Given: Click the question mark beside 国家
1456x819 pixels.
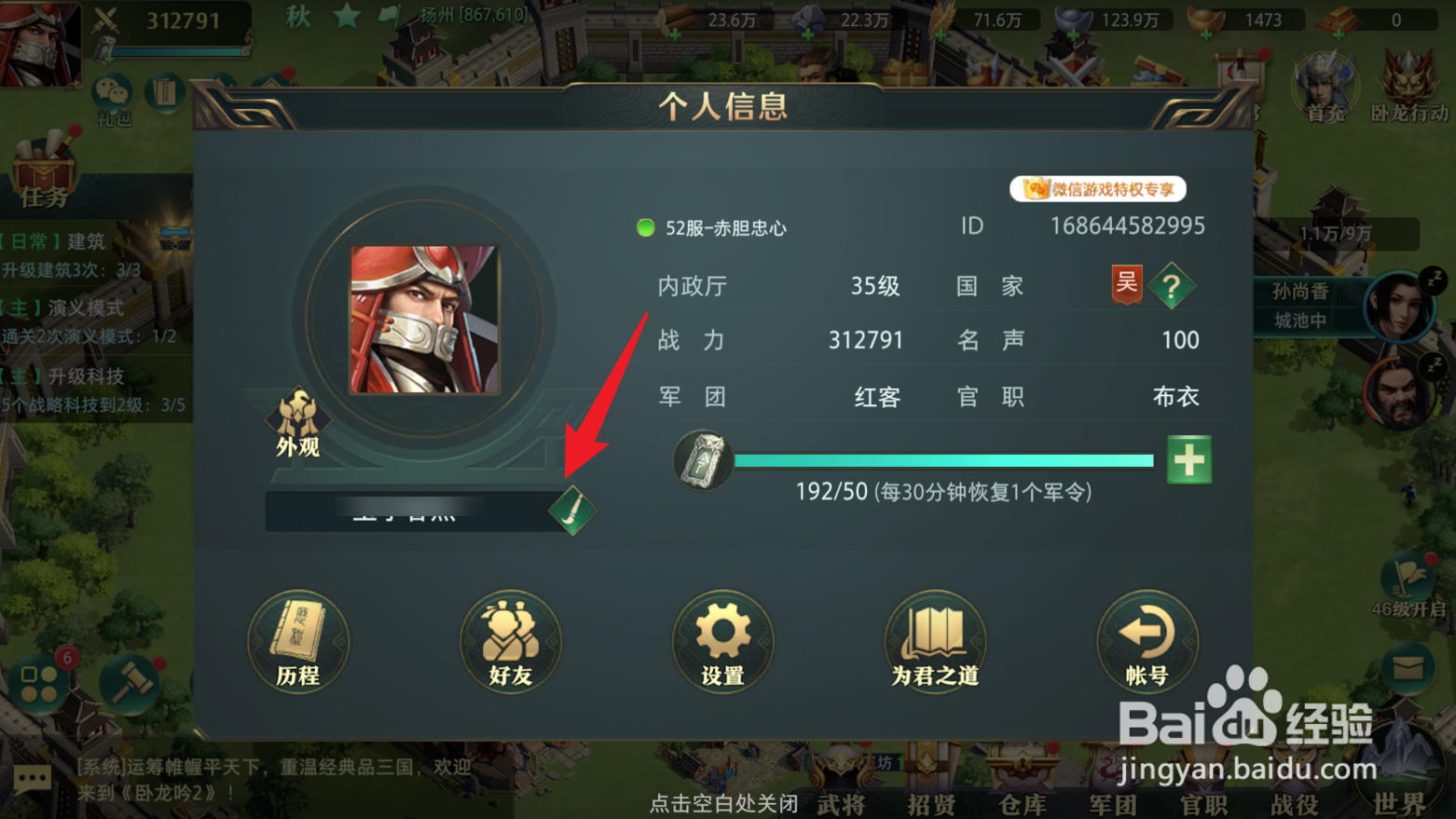Looking at the screenshot, I should (x=1172, y=286).
